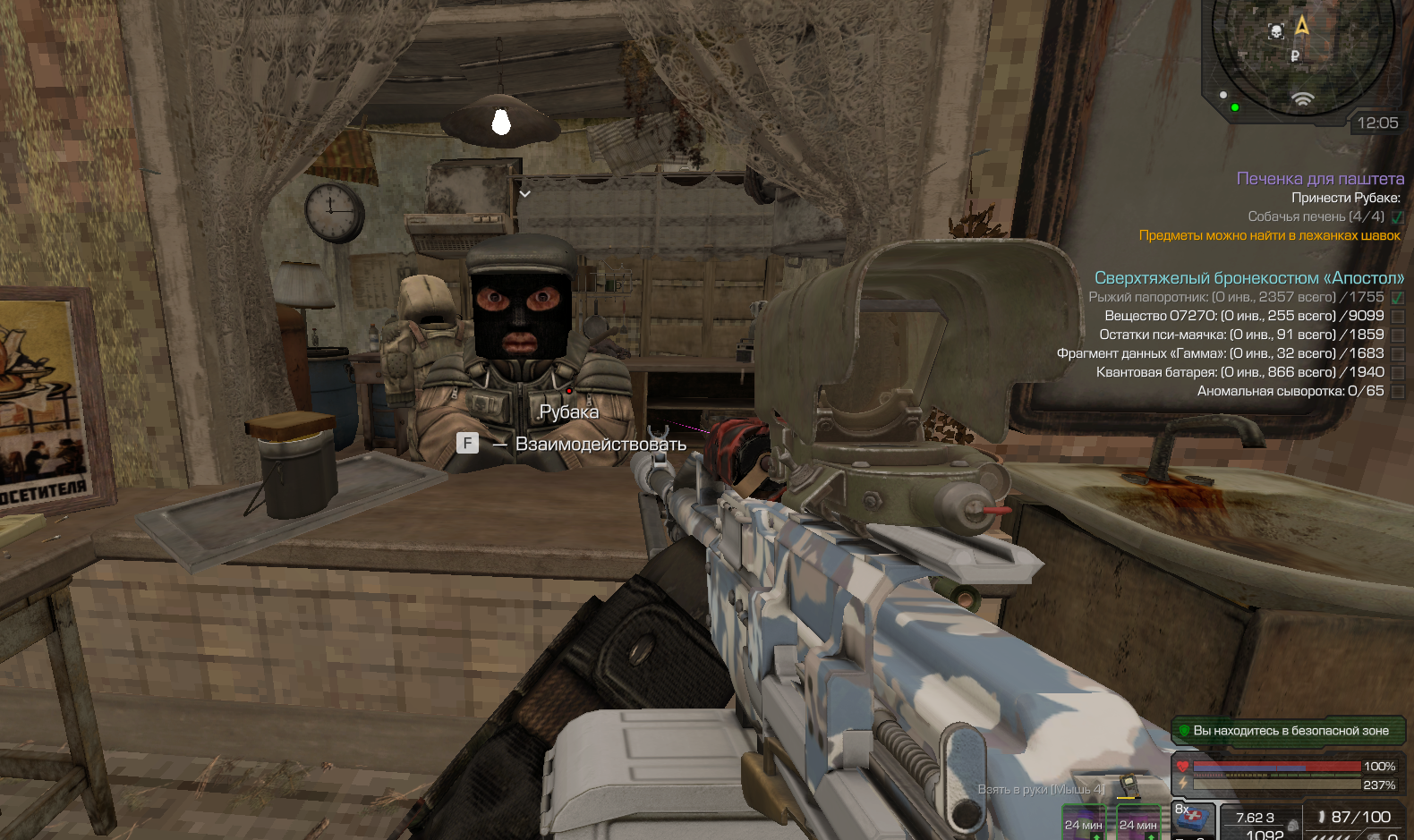Select the handheld detector quick item
1414x840 pixels.
[1129, 786]
